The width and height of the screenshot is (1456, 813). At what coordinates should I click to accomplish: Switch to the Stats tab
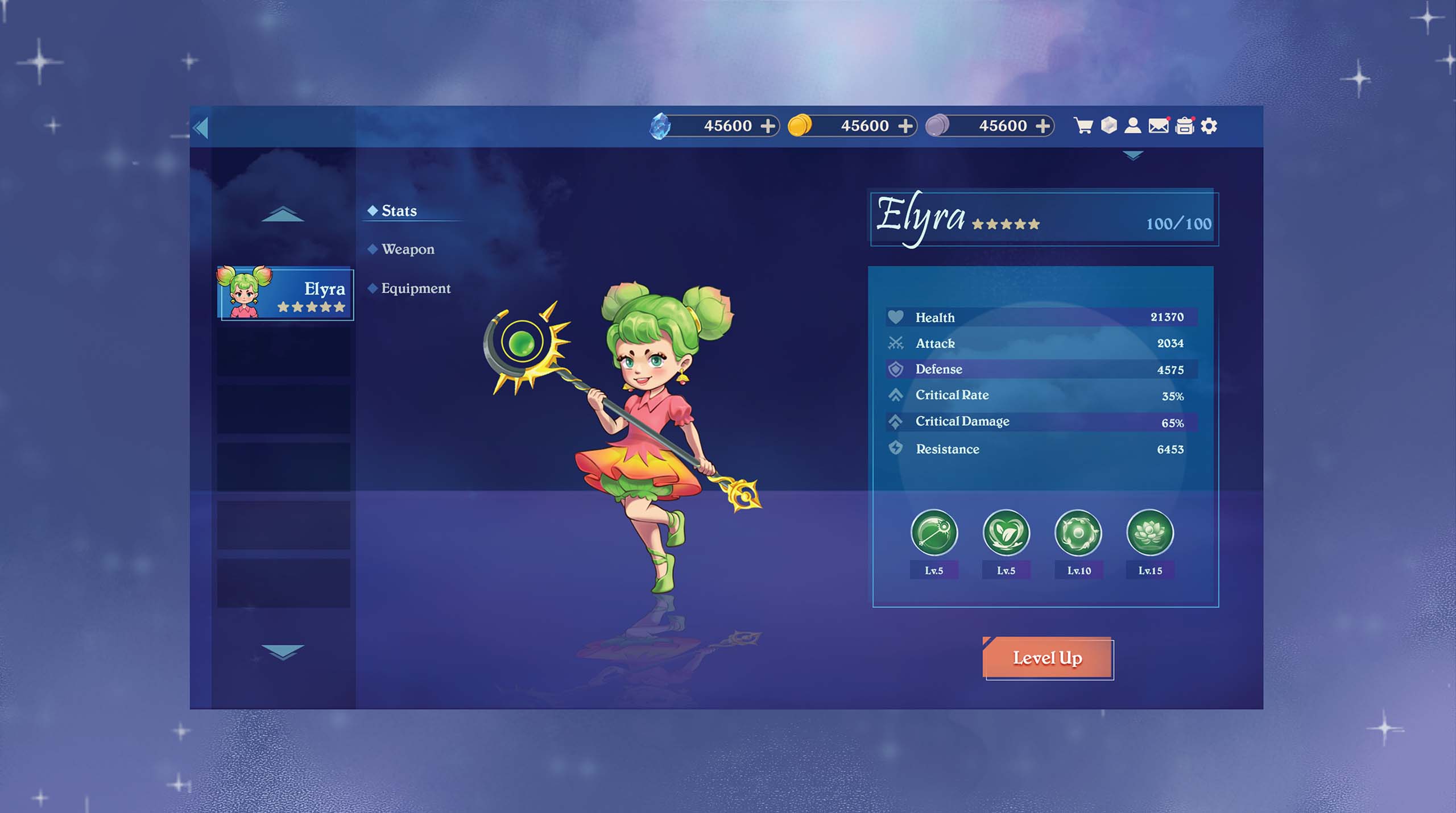(399, 211)
